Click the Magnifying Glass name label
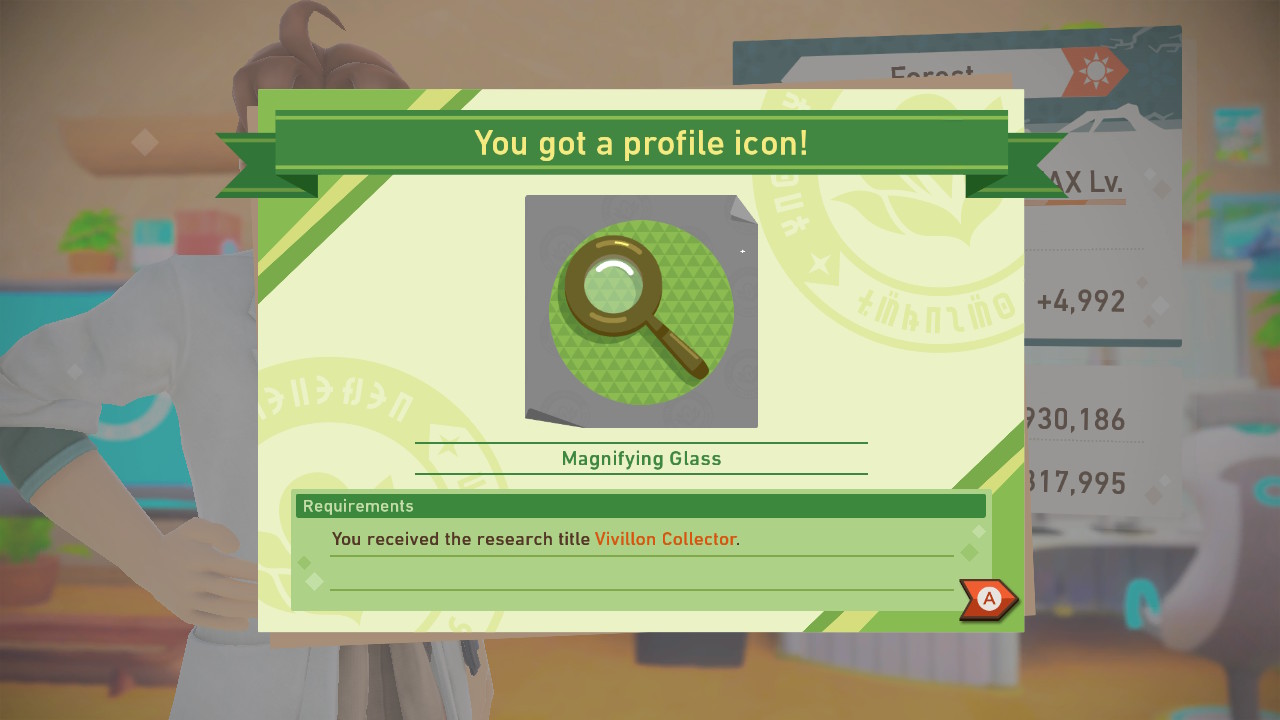The image size is (1280, 720). [640, 458]
